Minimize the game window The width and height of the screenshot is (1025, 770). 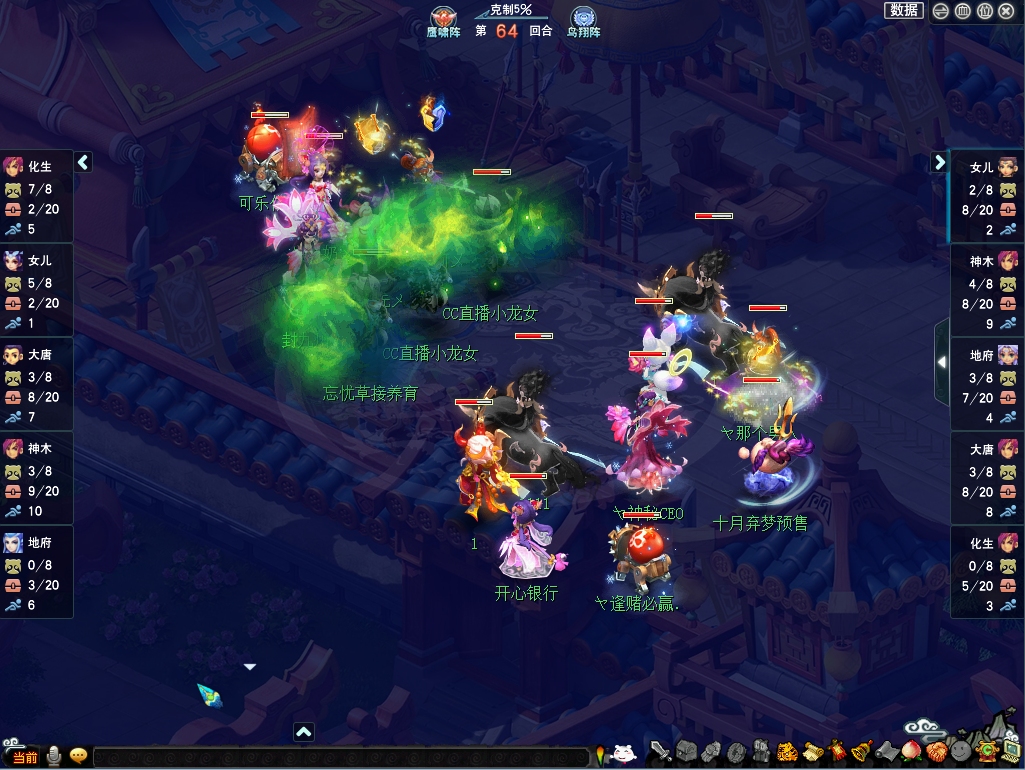pyautogui.click(x=941, y=11)
